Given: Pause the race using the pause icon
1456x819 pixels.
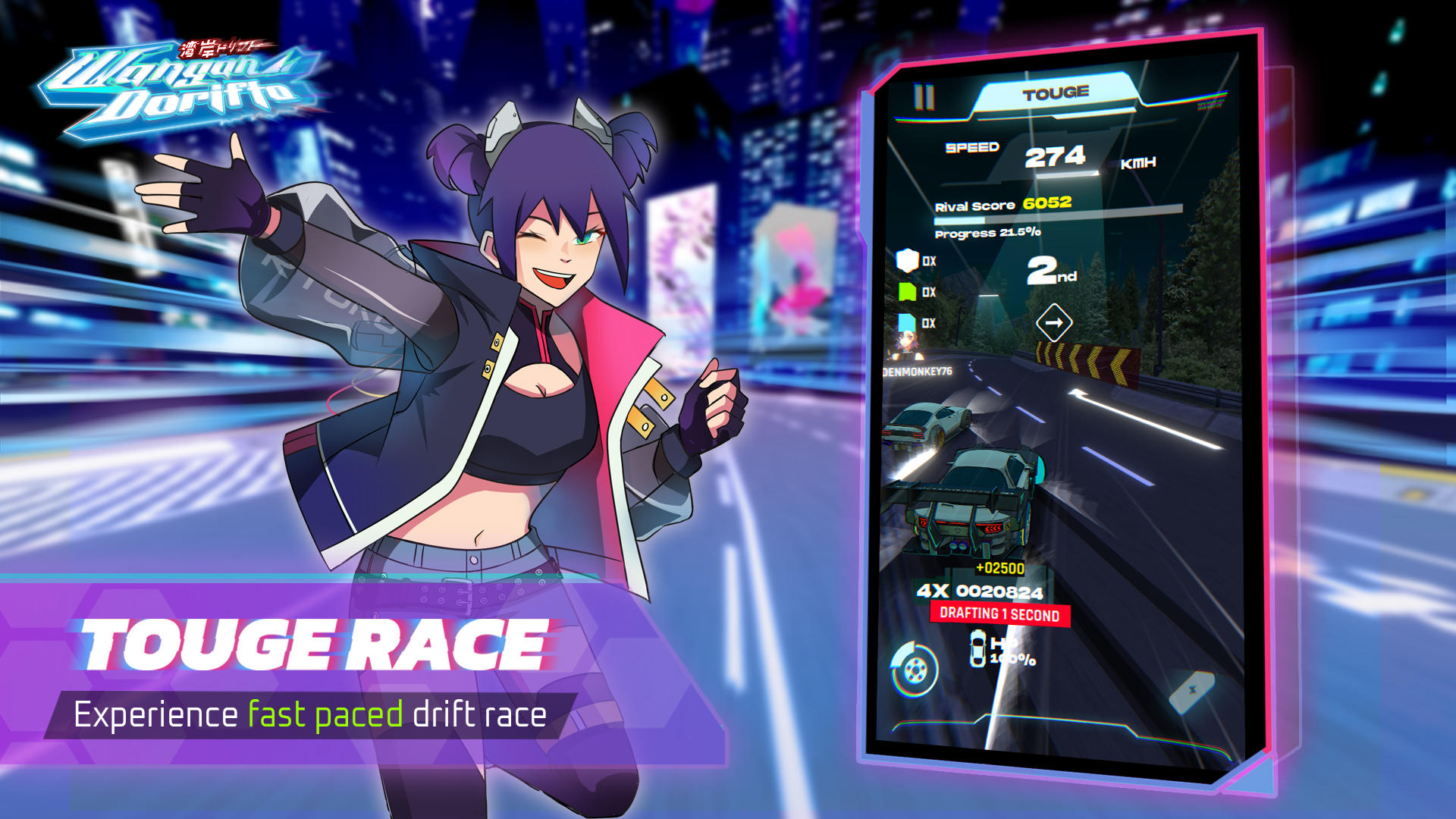Looking at the screenshot, I should tap(924, 96).
